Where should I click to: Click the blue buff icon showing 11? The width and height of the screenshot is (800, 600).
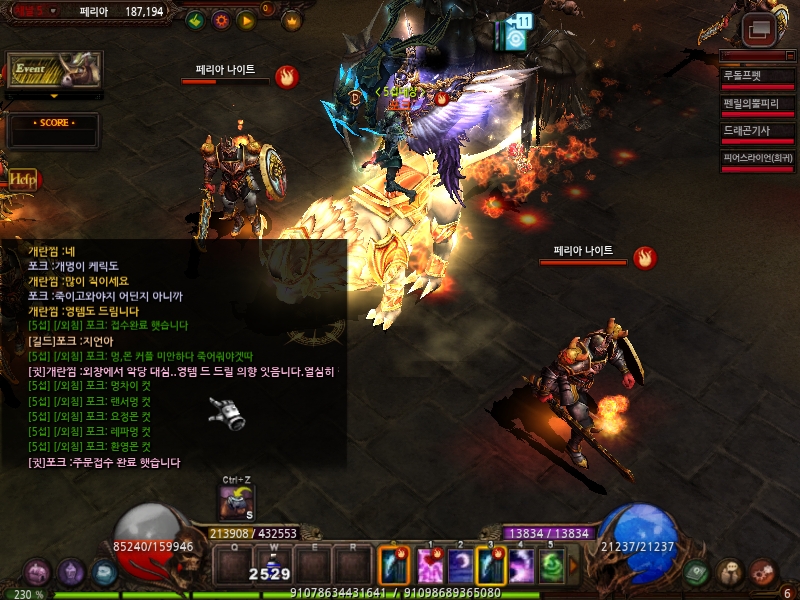coord(516,34)
